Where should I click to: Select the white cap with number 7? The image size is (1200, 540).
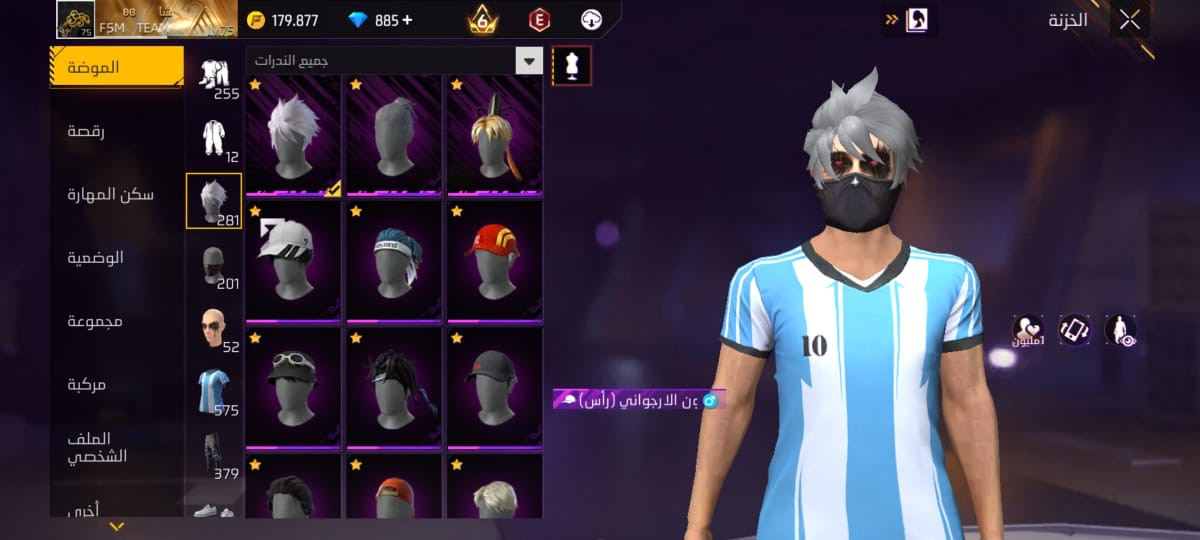[294, 261]
